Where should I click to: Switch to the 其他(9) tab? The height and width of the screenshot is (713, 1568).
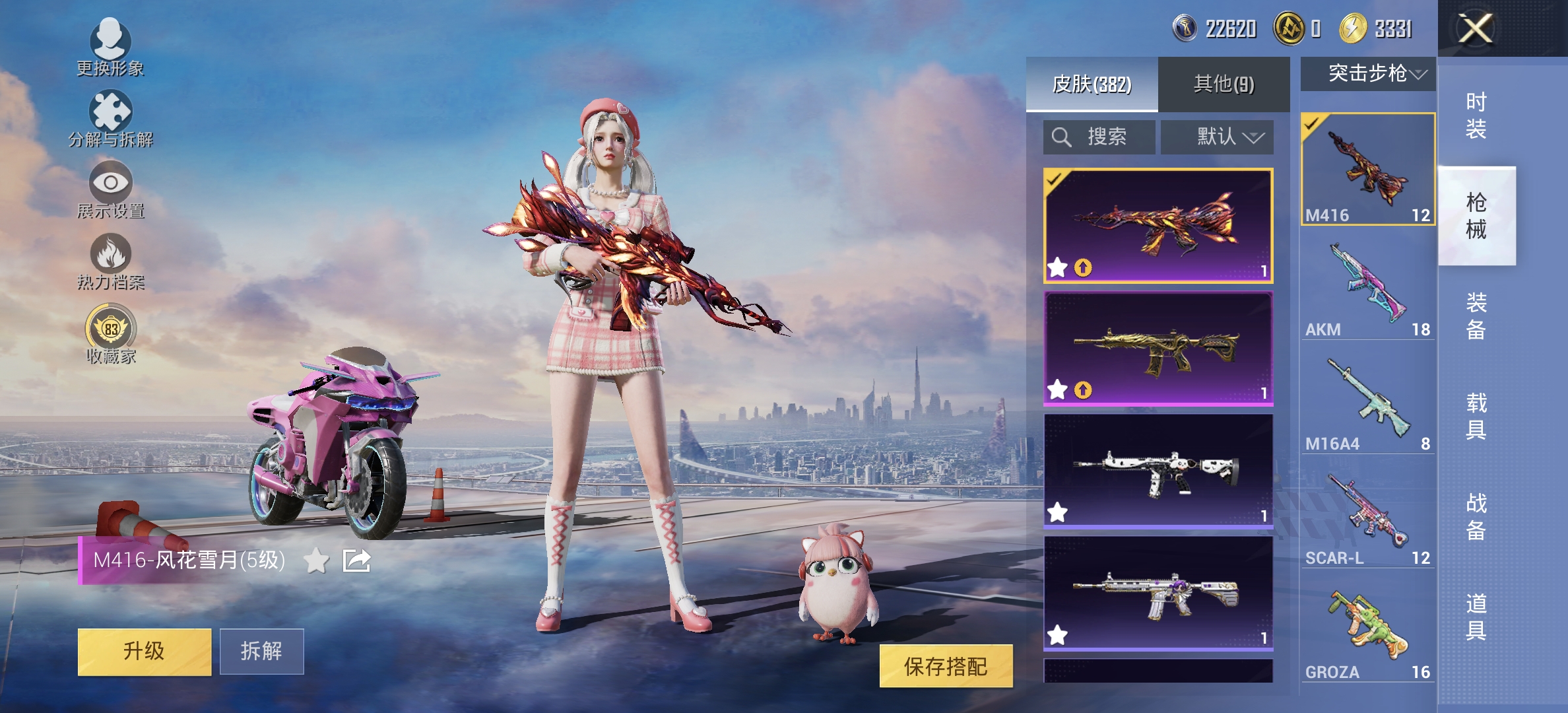coord(1222,84)
